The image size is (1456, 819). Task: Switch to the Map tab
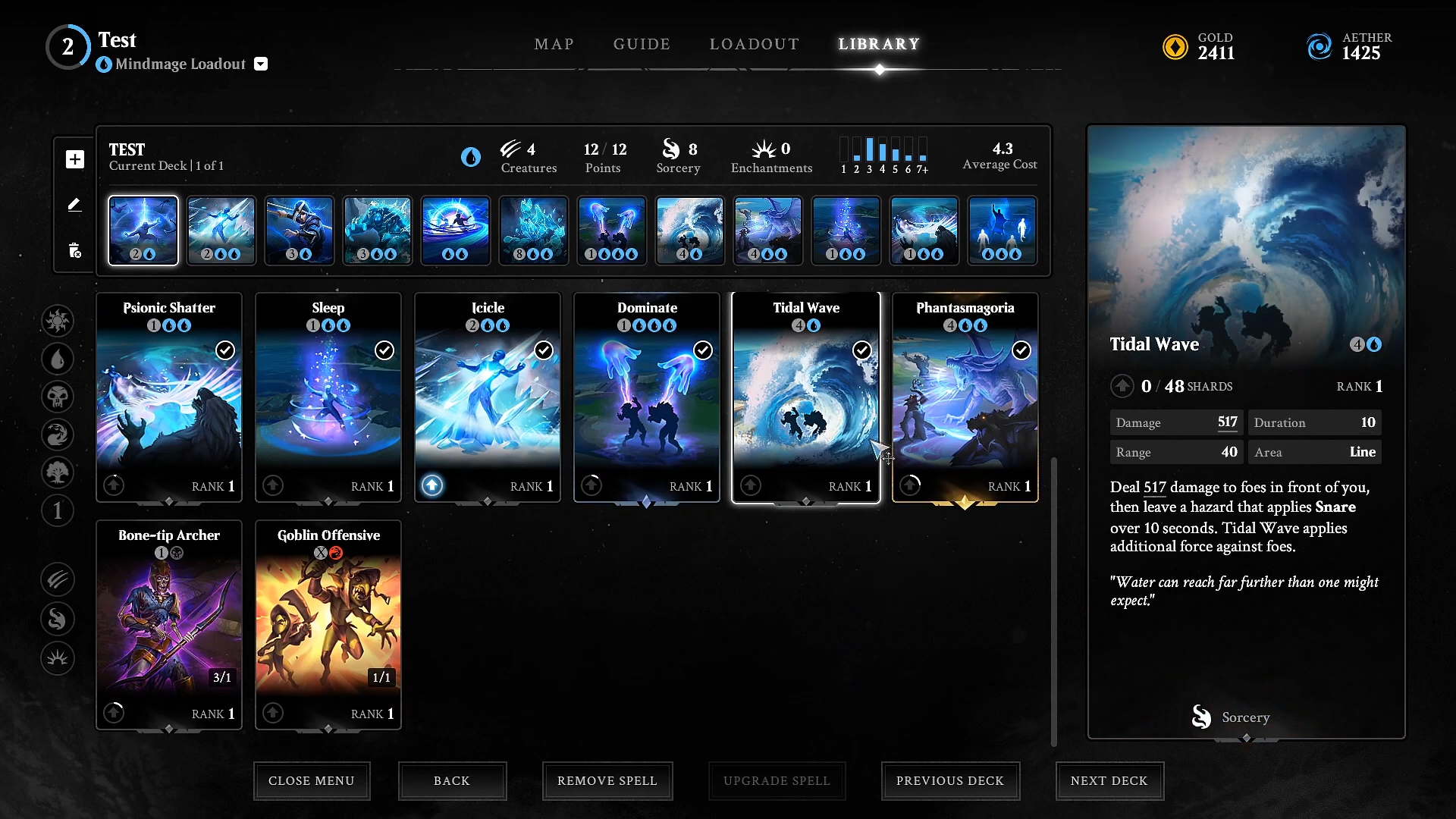(554, 44)
